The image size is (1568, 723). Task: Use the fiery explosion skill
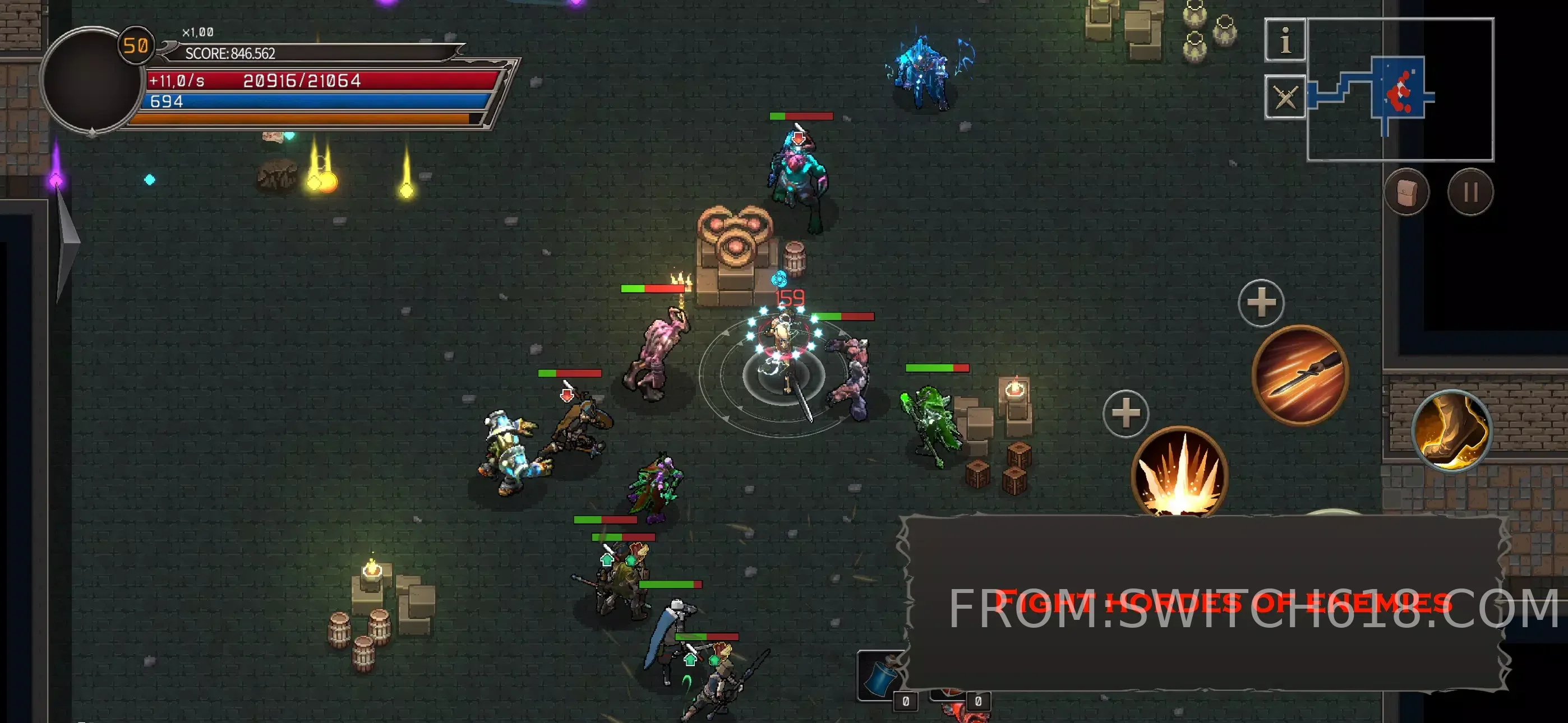click(x=1179, y=472)
